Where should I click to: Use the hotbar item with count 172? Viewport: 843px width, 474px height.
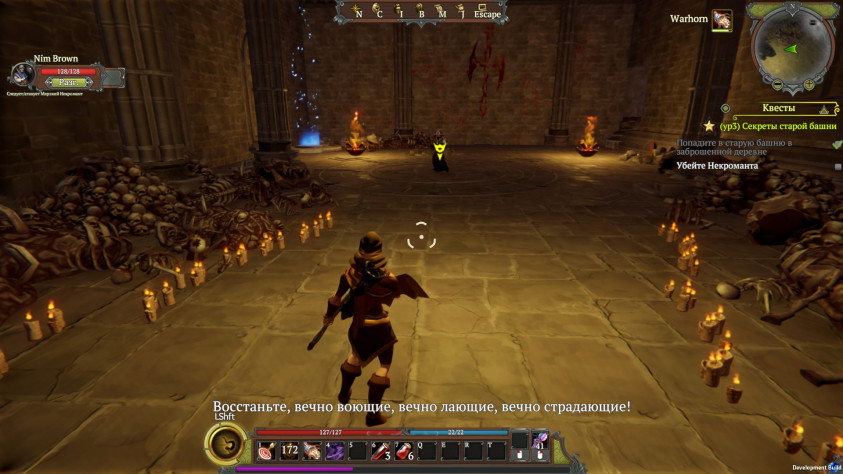point(289,451)
